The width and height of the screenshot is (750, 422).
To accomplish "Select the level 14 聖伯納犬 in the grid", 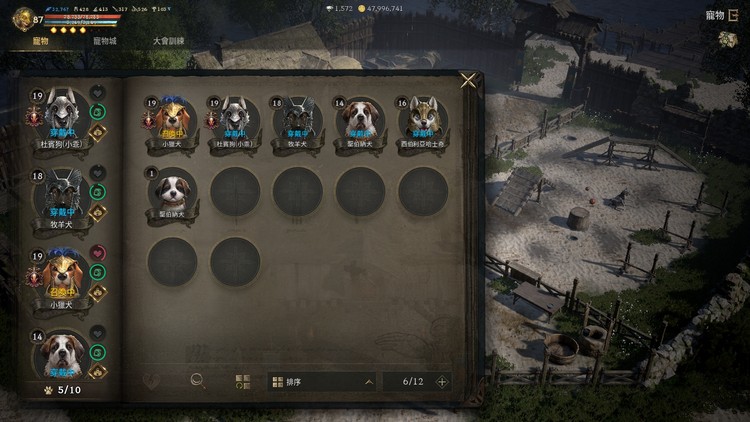I will click(360, 120).
